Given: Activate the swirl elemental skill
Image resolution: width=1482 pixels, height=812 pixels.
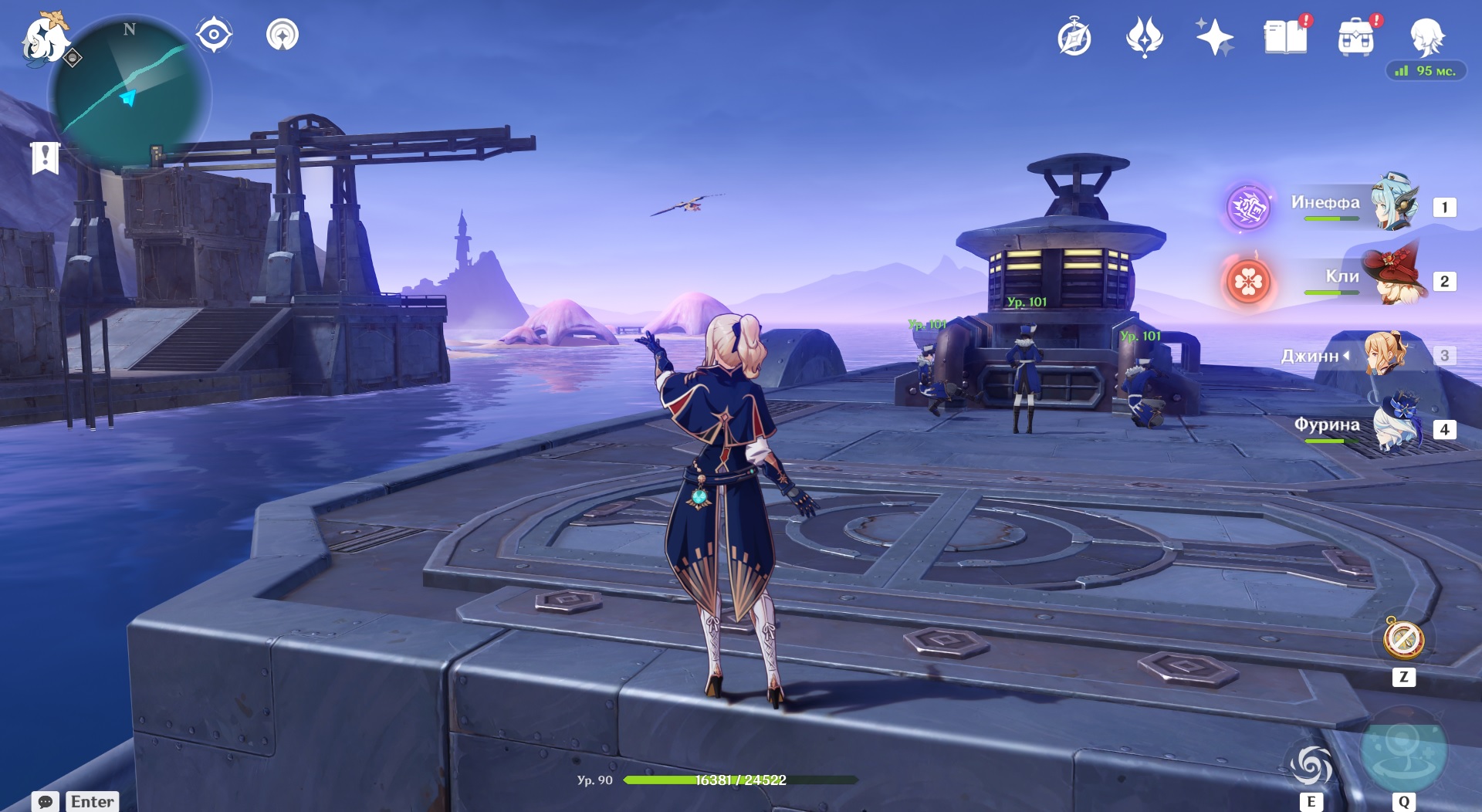Looking at the screenshot, I should pos(1311,765).
